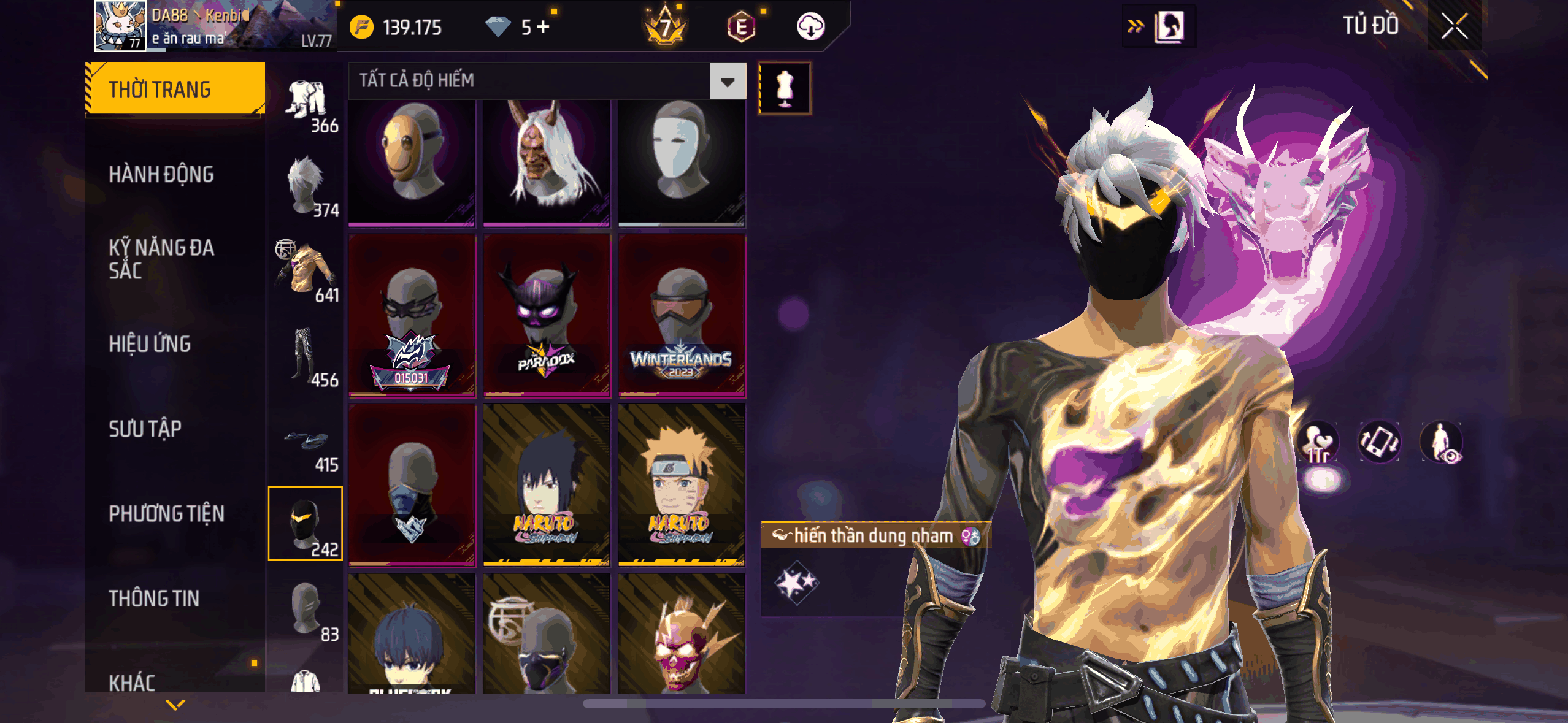Select the Hiệu Ứng tab
This screenshot has height=723, width=1568.
150,344
